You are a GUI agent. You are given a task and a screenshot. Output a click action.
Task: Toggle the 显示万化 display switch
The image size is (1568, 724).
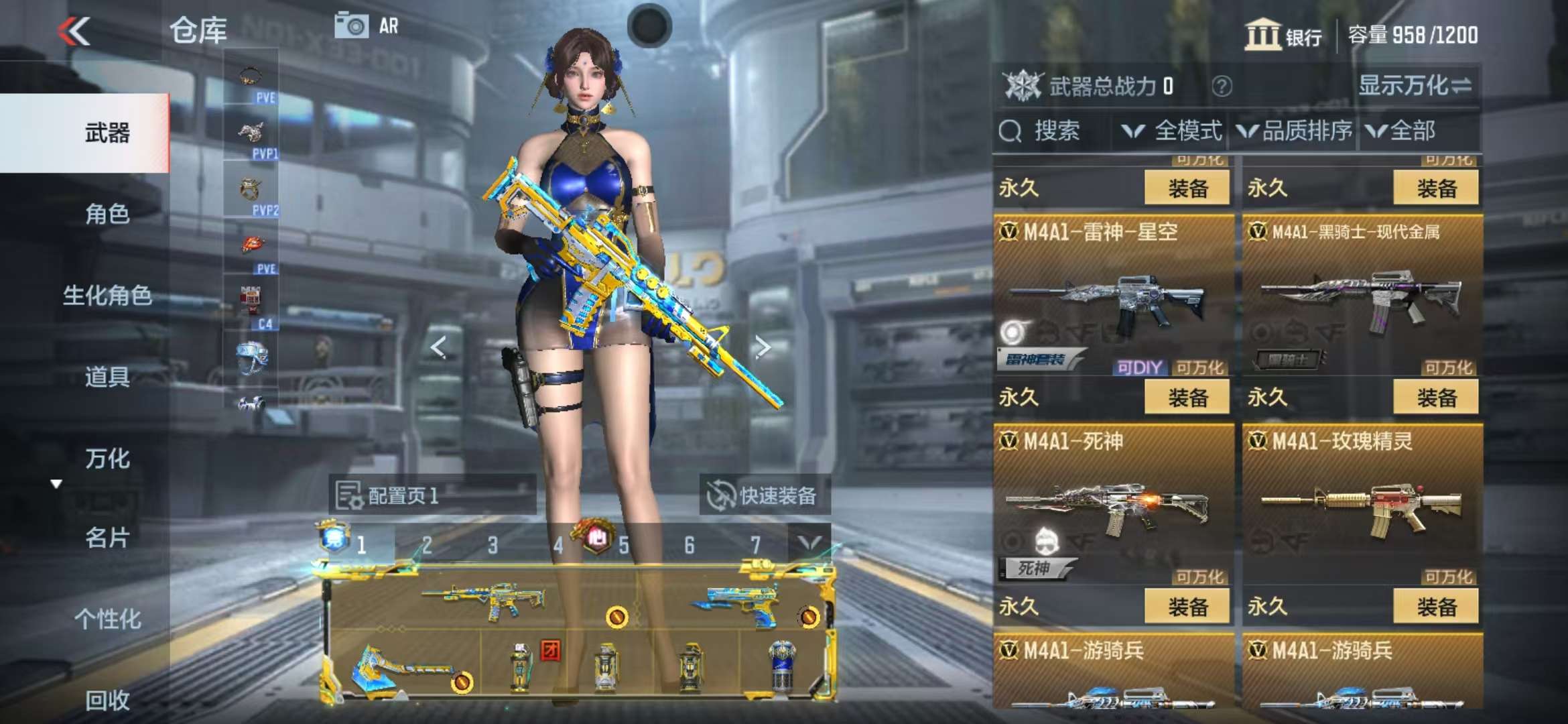[x=1415, y=86]
